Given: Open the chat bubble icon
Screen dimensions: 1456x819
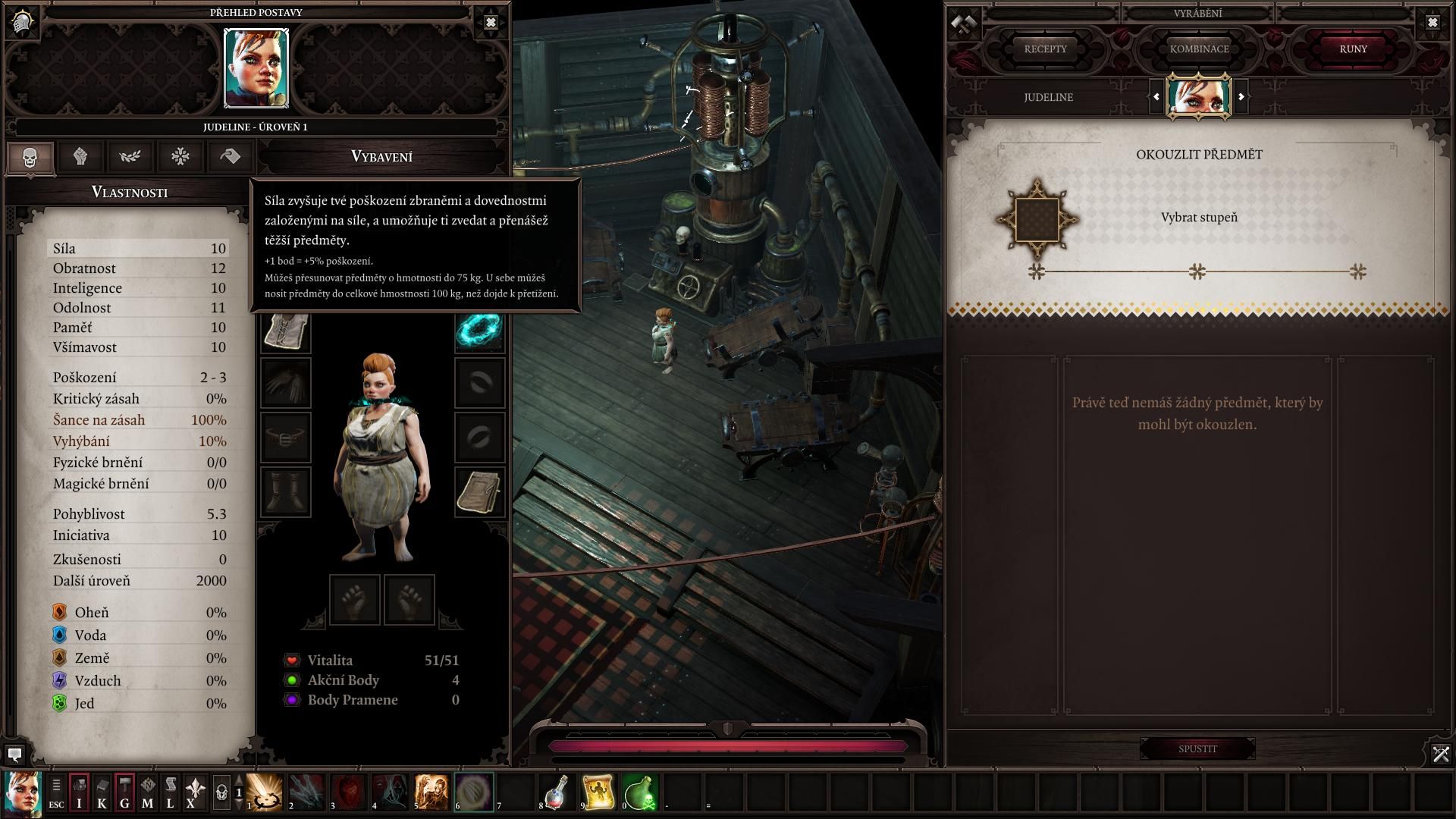Looking at the screenshot, I should pos(14,754).
